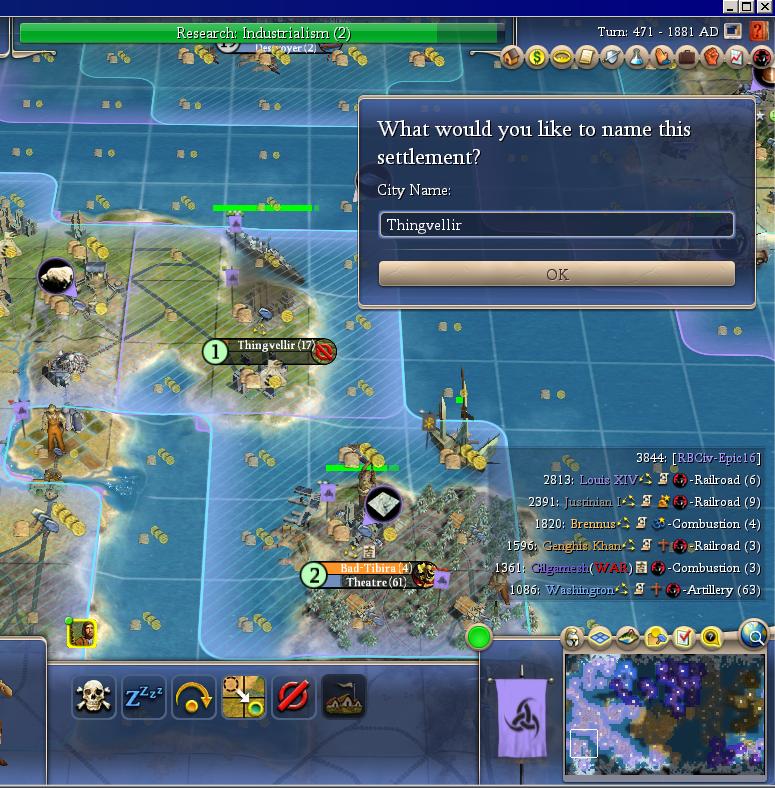Click the research Industrialism progress bar
The width and height of the screenshot is (775, 788).
(262, 33)
